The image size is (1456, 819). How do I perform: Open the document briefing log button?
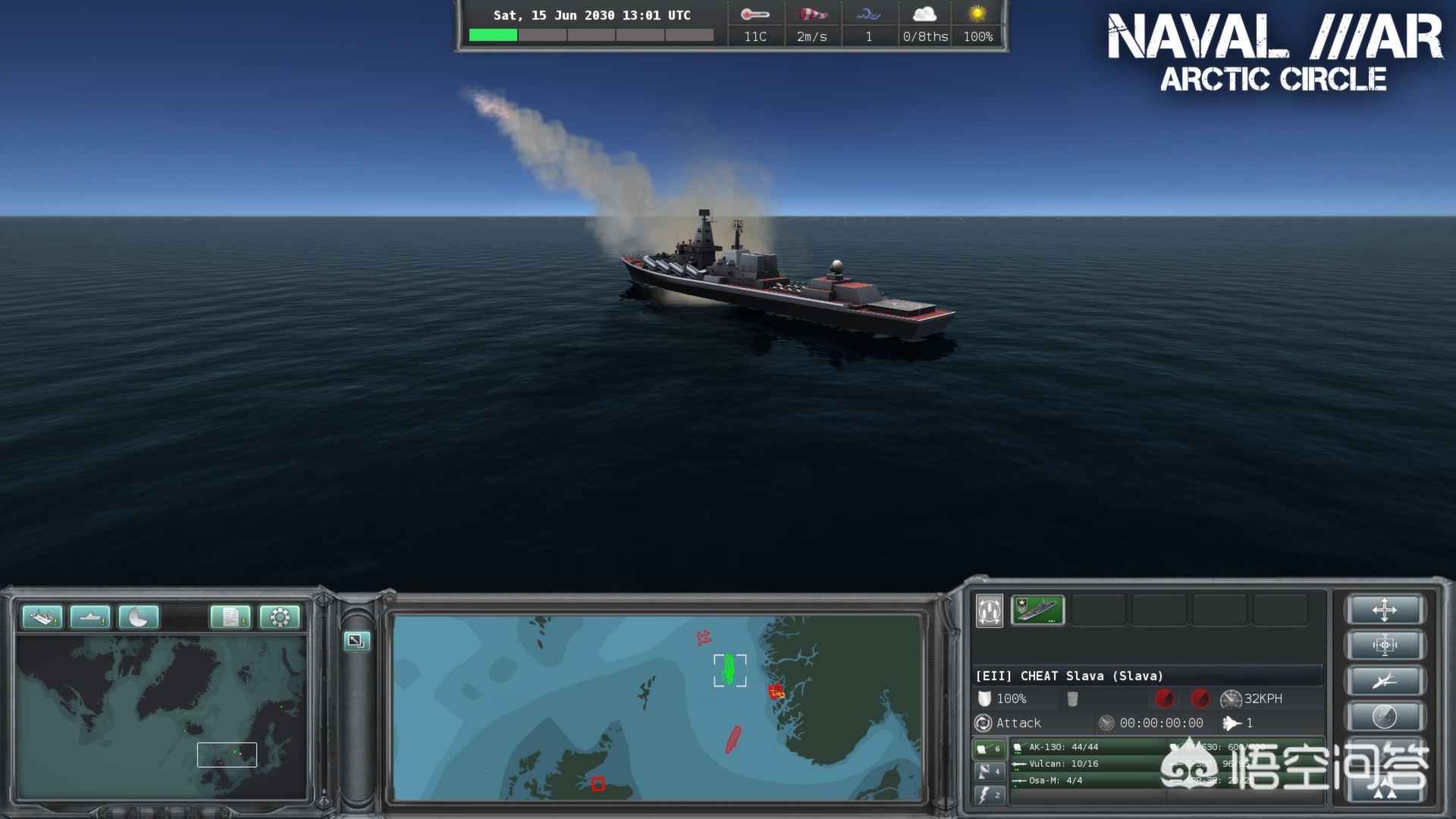pyautogui.click(x=231, y=617)
